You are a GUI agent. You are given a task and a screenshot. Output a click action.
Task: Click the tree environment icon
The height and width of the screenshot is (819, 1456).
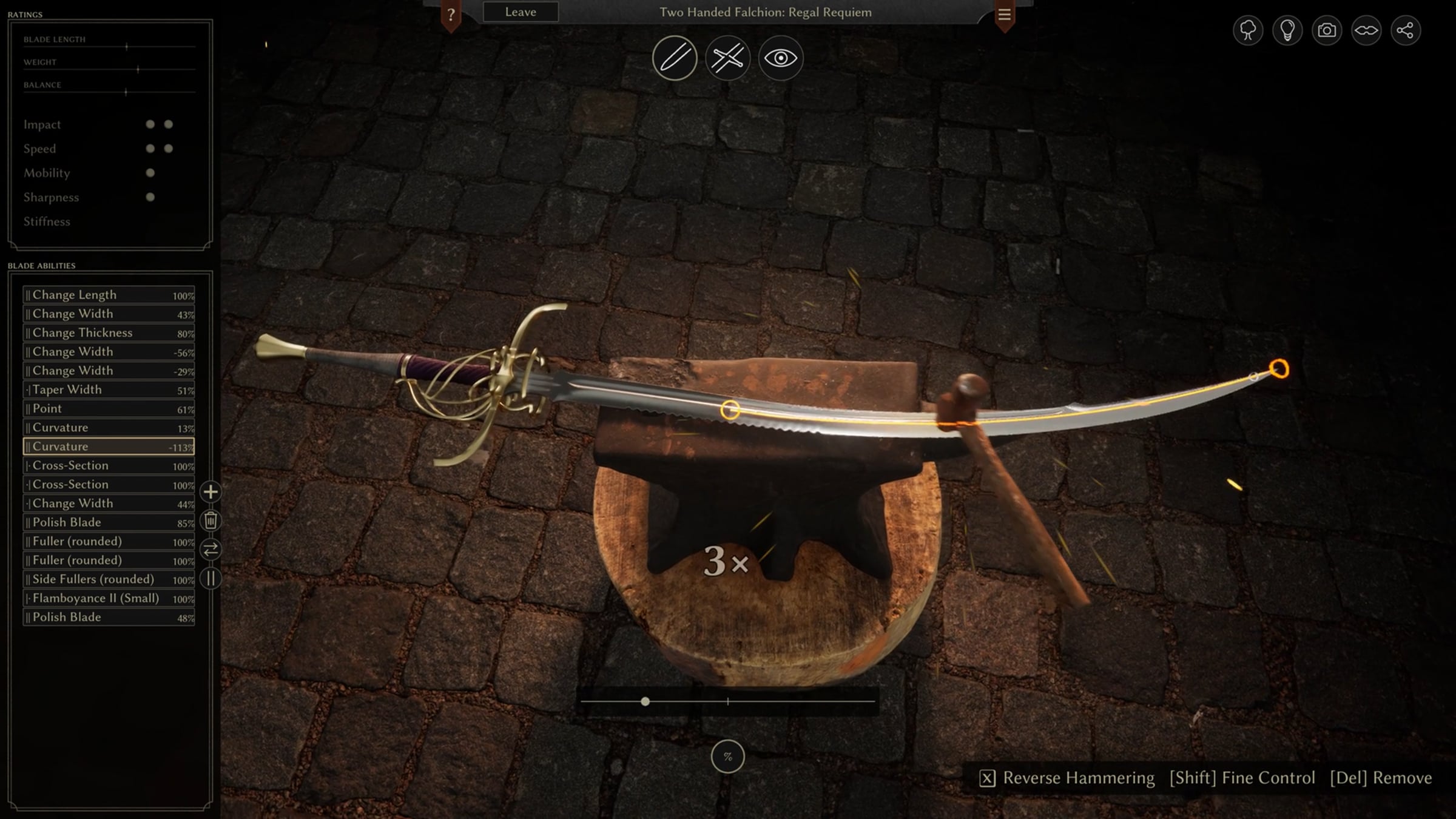(x=1248, y=30)
